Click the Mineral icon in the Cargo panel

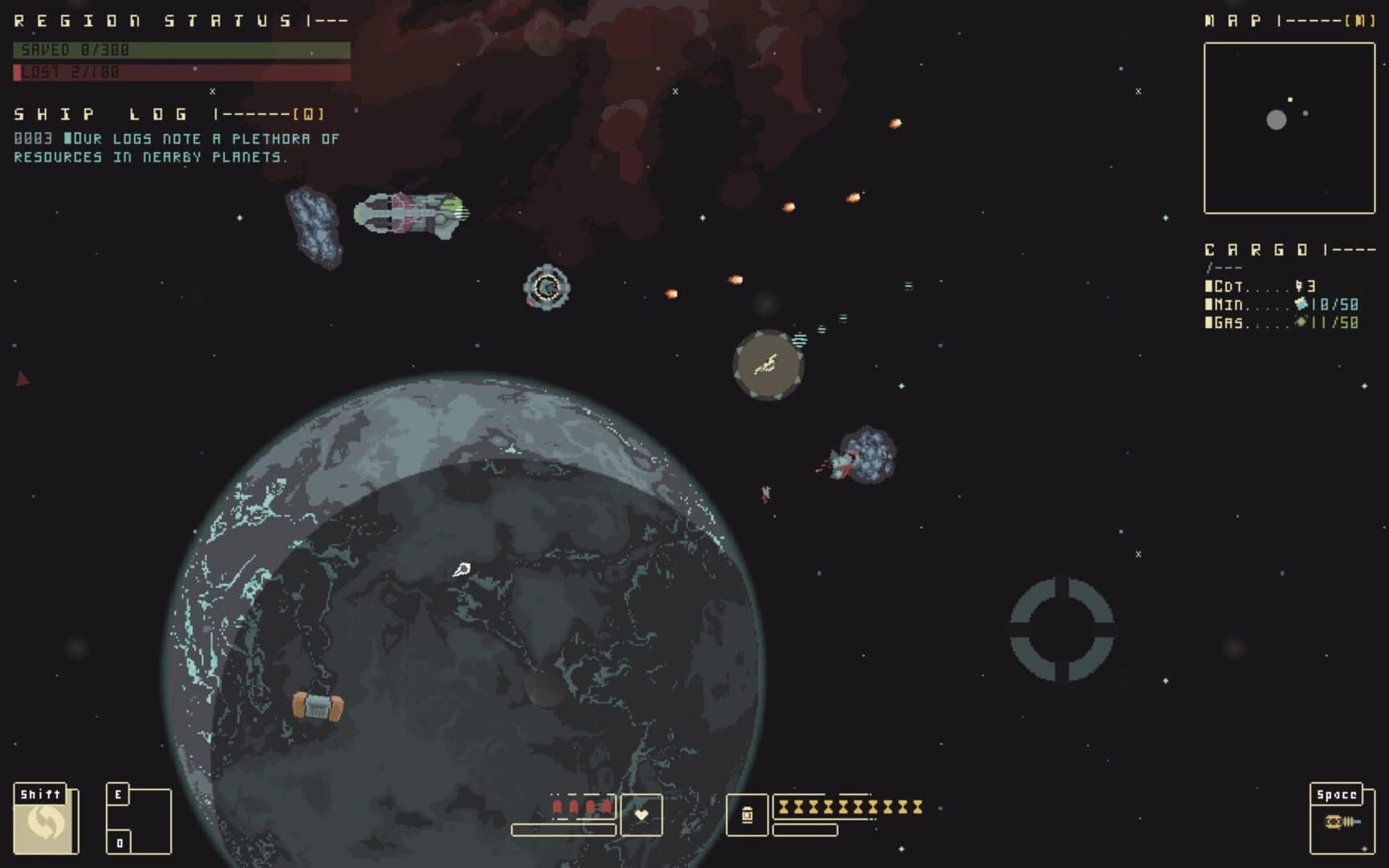point(1301,305)
